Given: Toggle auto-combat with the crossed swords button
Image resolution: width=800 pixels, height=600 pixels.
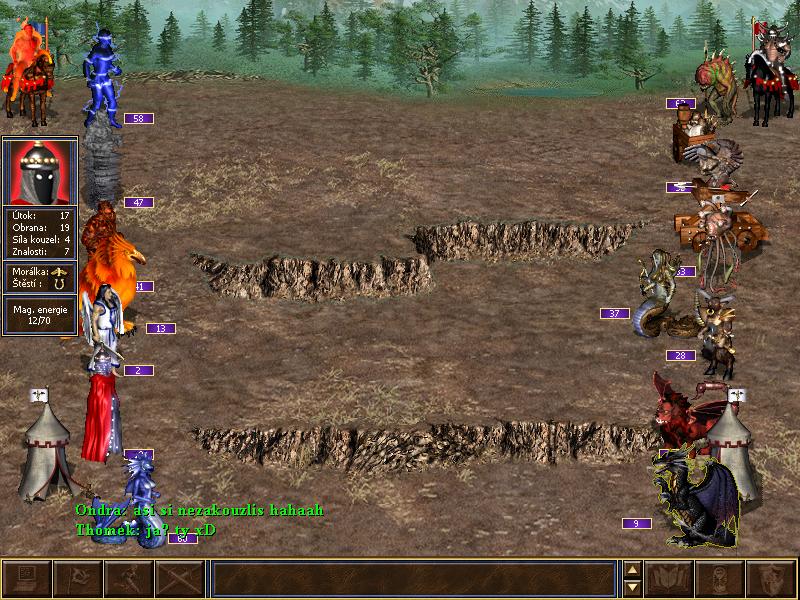Looking at the screenshot, I should [x=180, y=579].
